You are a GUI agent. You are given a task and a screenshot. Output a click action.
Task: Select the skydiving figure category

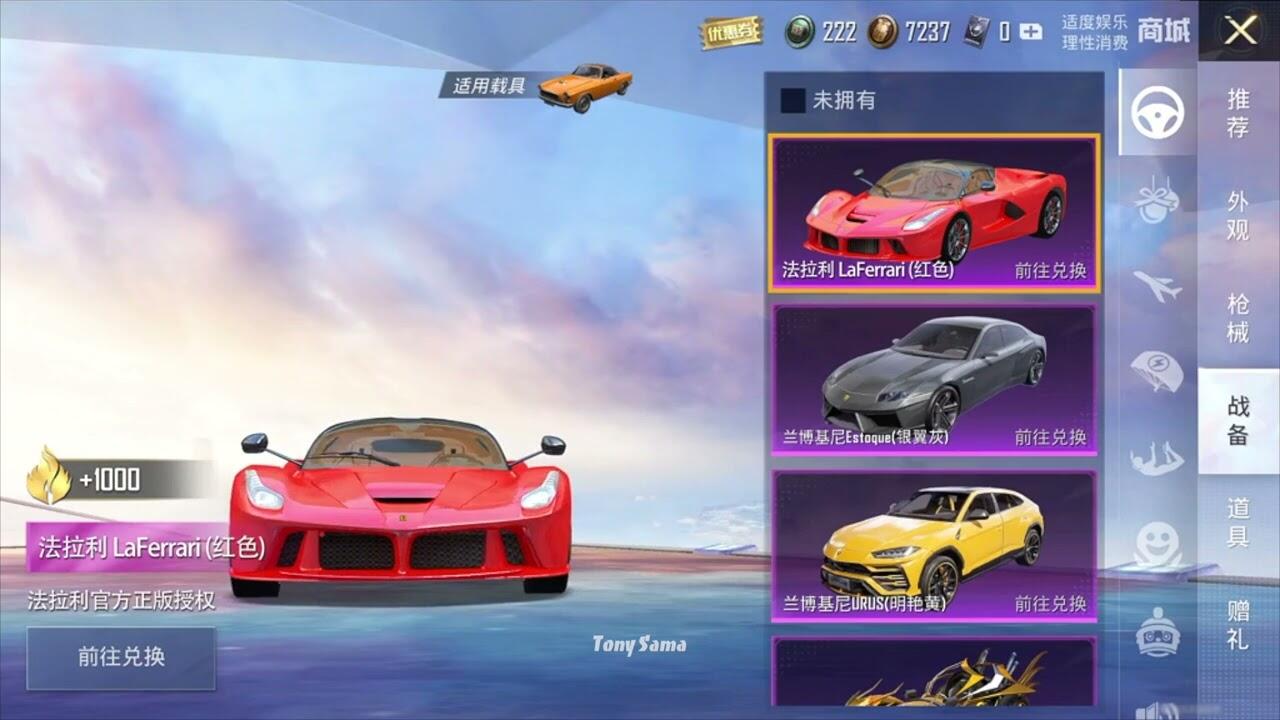1157,459
